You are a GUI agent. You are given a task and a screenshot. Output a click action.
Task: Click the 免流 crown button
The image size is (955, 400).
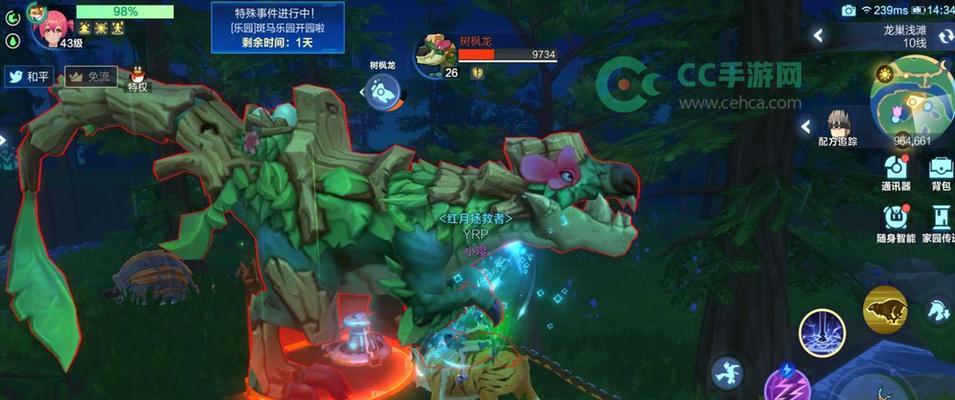point(91,76)
